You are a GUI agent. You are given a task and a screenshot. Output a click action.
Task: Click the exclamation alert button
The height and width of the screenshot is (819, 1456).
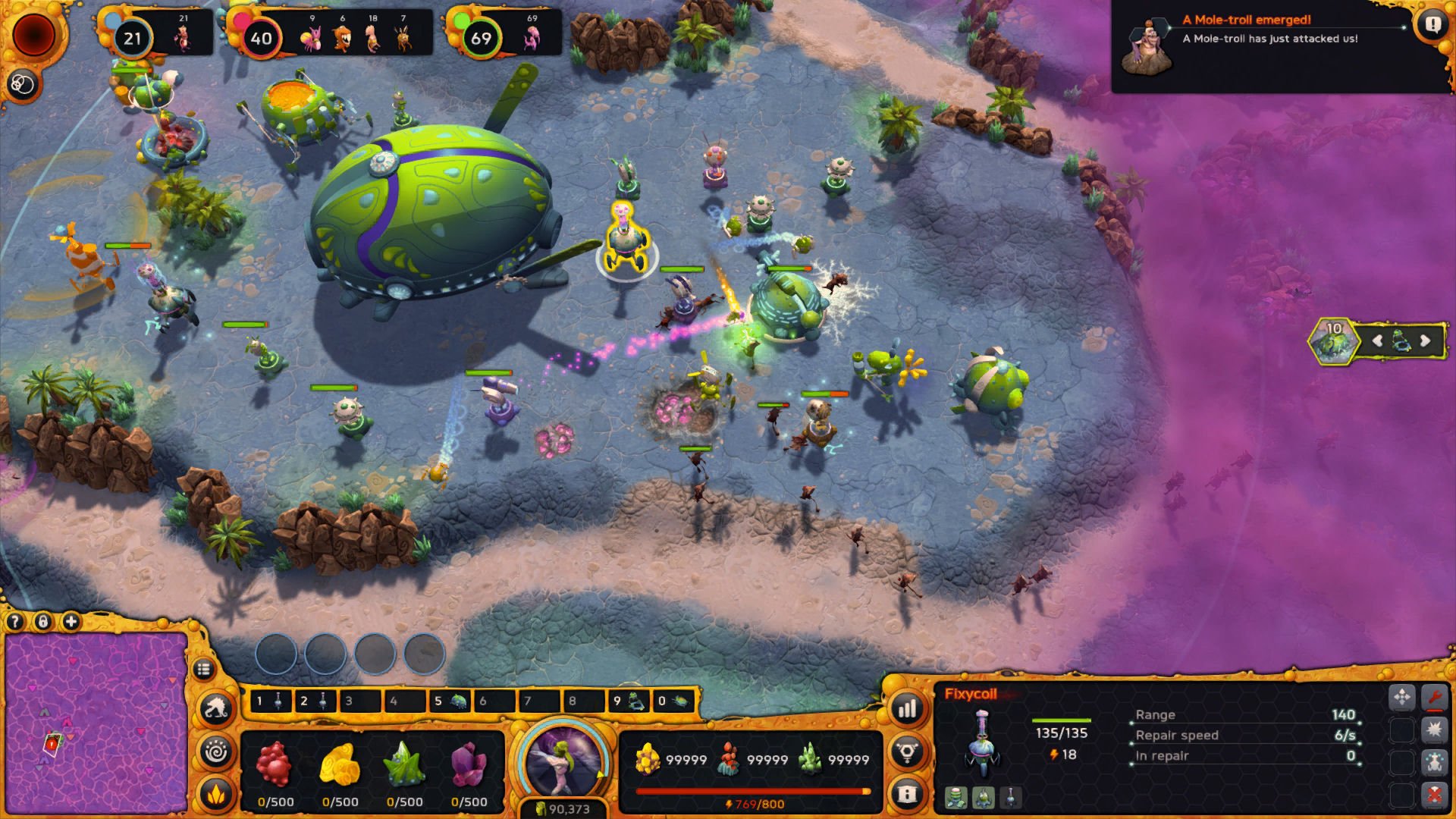pyautogui.click(x=1432, y=25)
